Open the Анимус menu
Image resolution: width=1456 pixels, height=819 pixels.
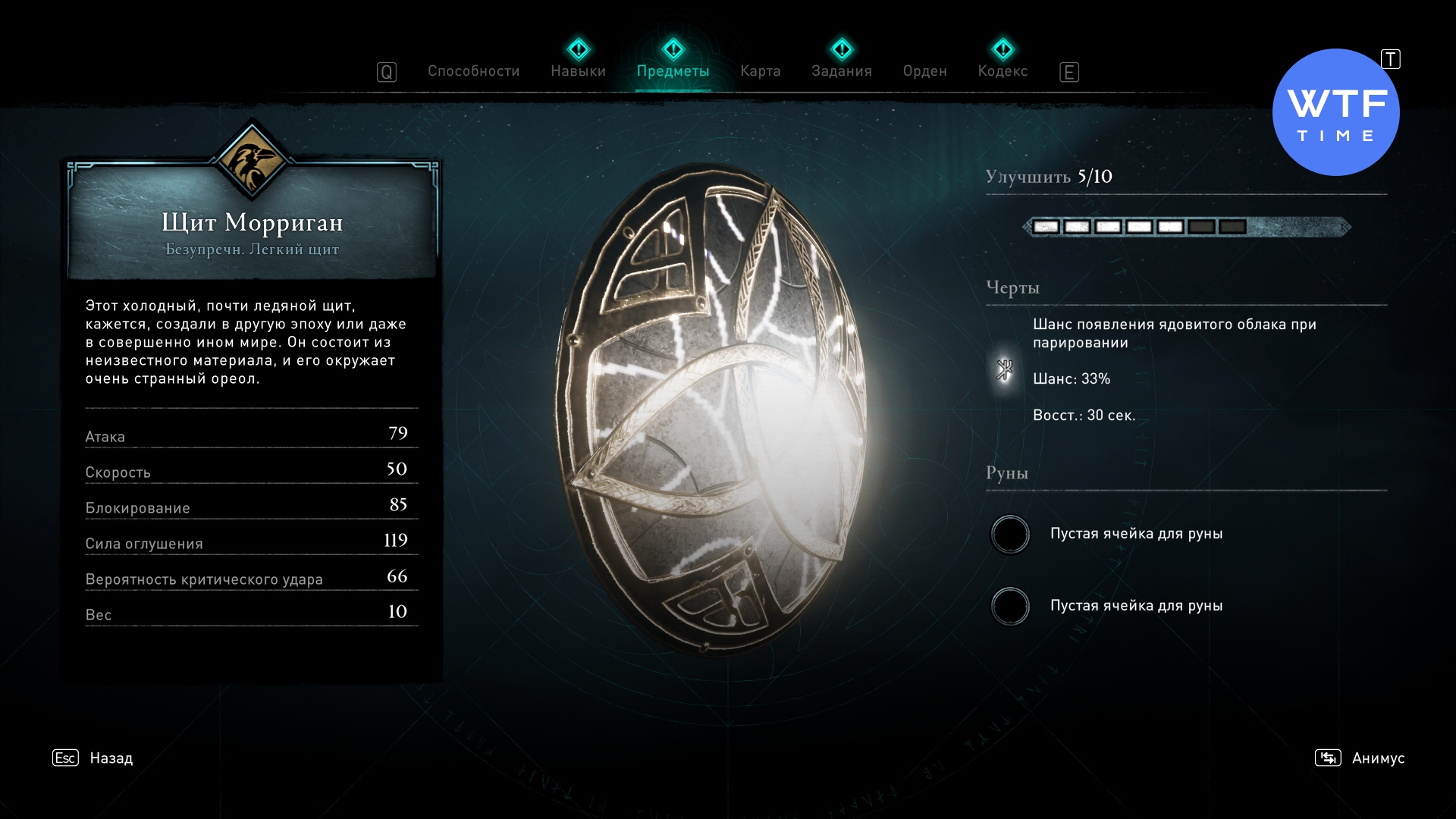coord(1377,758)
